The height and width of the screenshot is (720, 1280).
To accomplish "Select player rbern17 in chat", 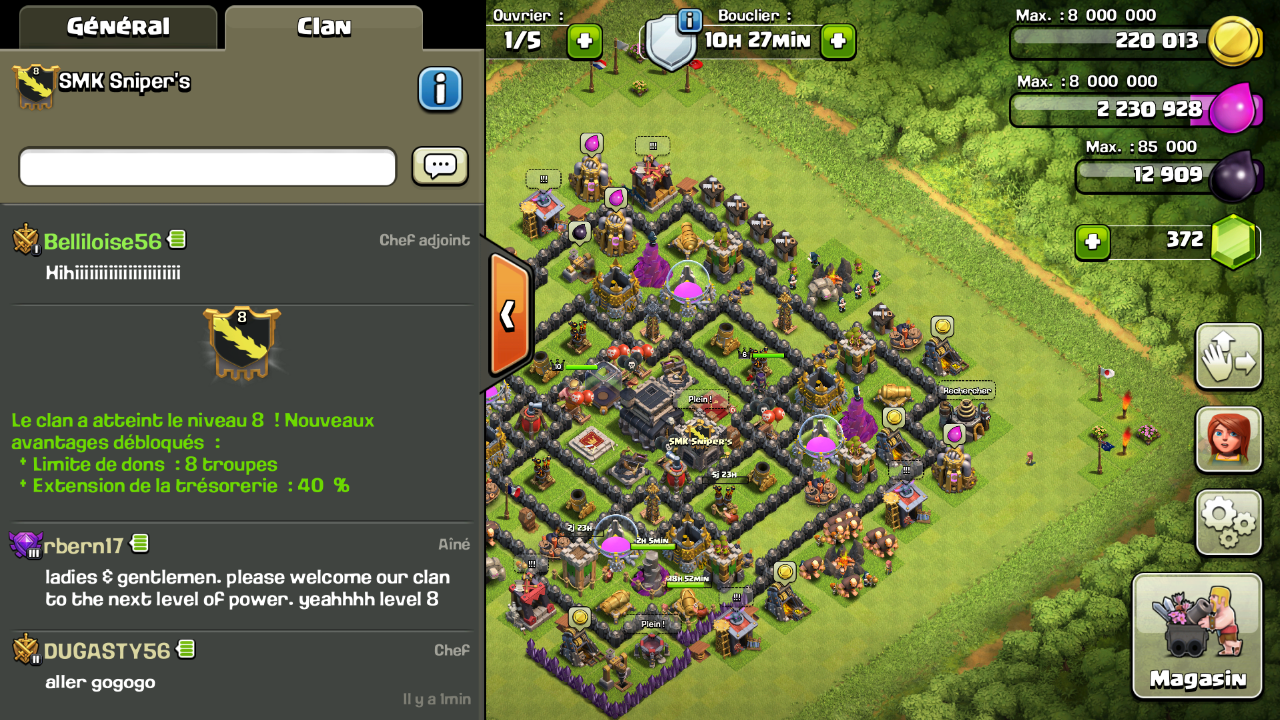I will [83, 545].
